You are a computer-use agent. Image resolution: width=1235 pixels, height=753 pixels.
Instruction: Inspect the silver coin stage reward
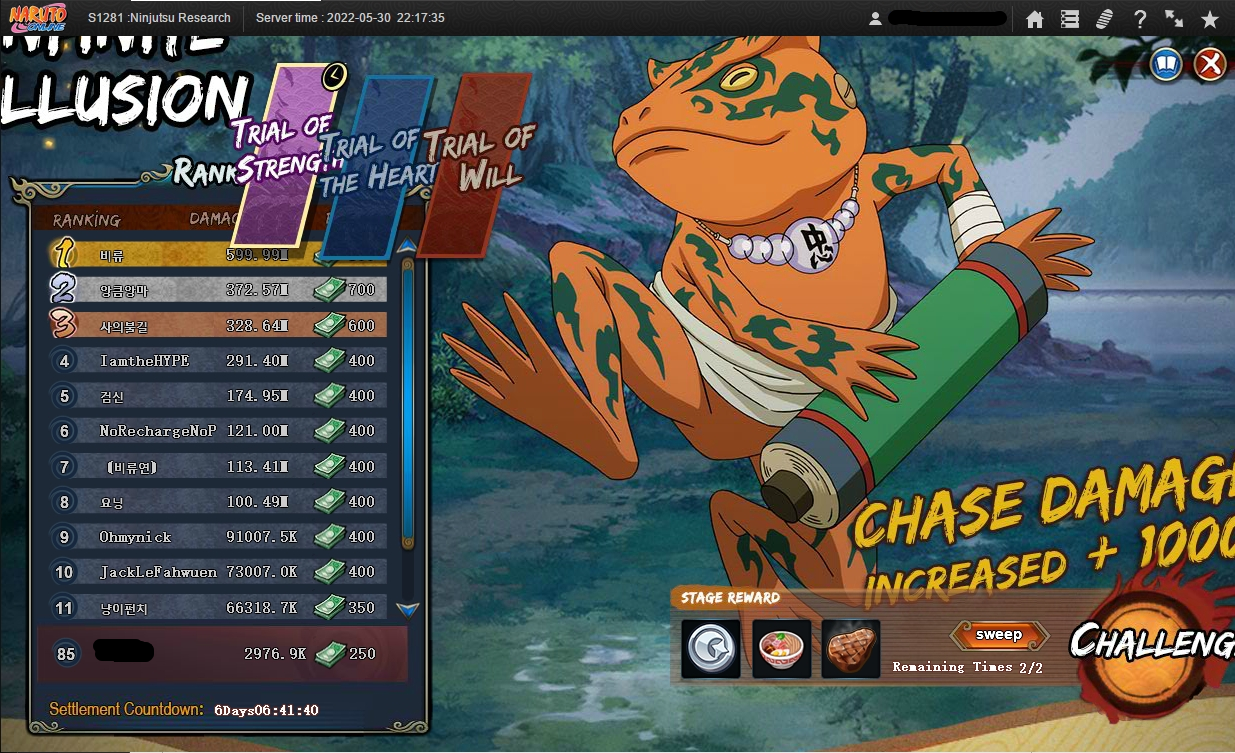pyautogui.click(x=711, y=649)
